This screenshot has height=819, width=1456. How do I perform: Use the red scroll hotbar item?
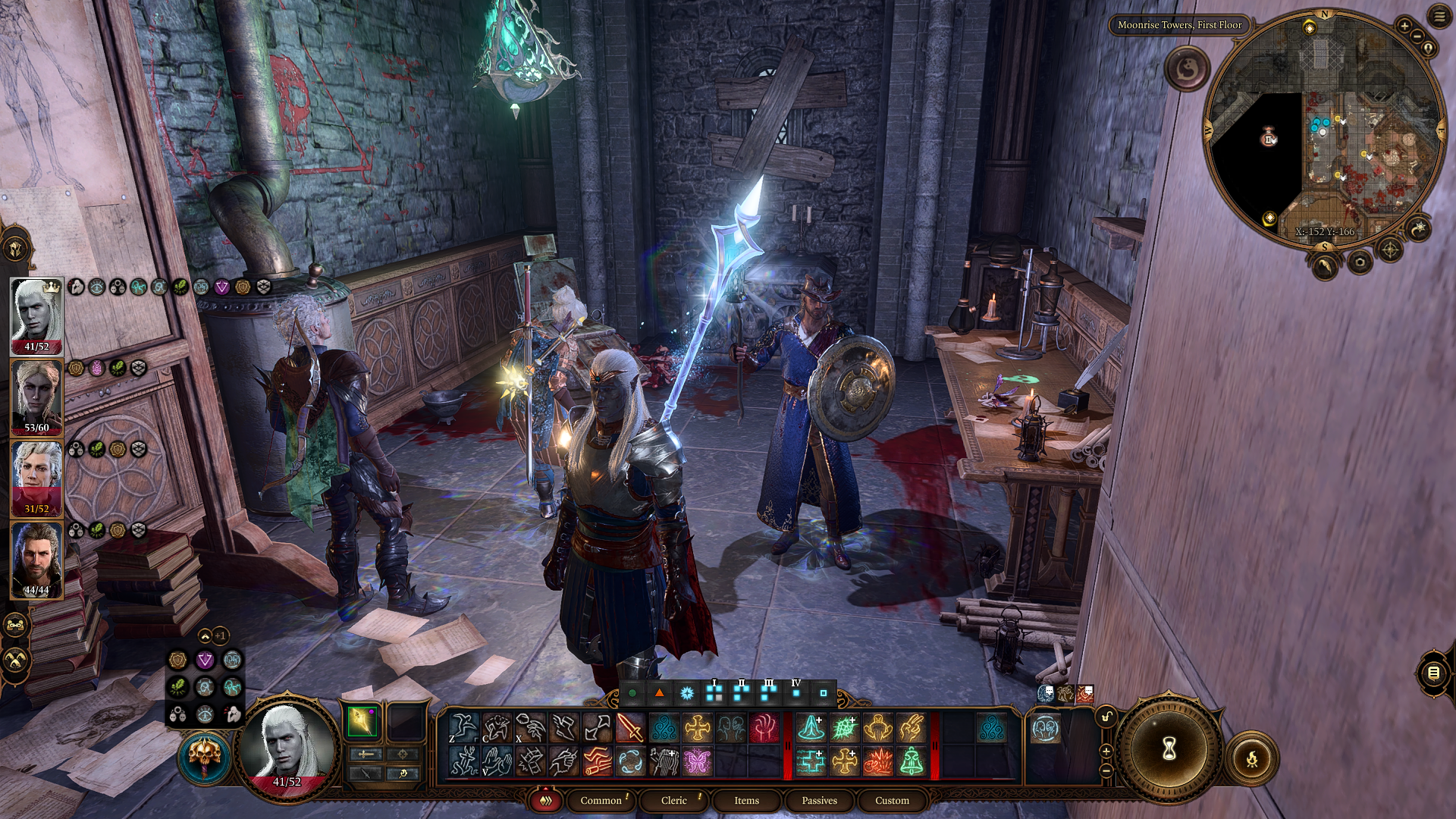598,761
